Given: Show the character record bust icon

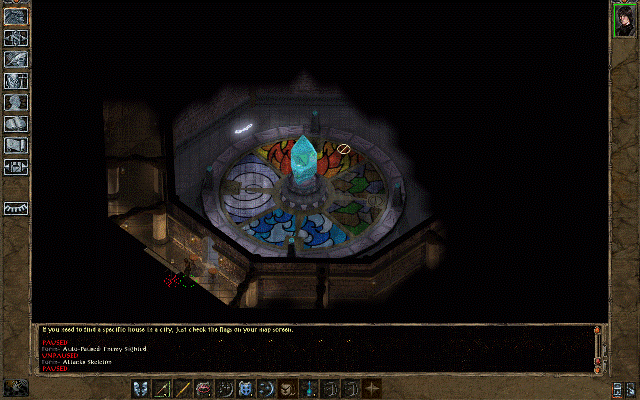Looking at the screenshot, I should (16, 101).
